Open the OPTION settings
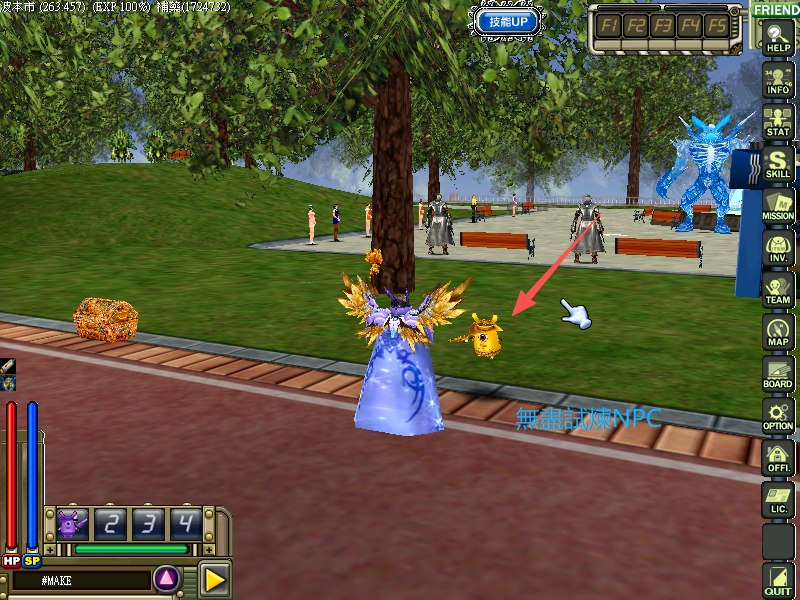The height and width of the screenshot is (600, 800). coord(778,416)
